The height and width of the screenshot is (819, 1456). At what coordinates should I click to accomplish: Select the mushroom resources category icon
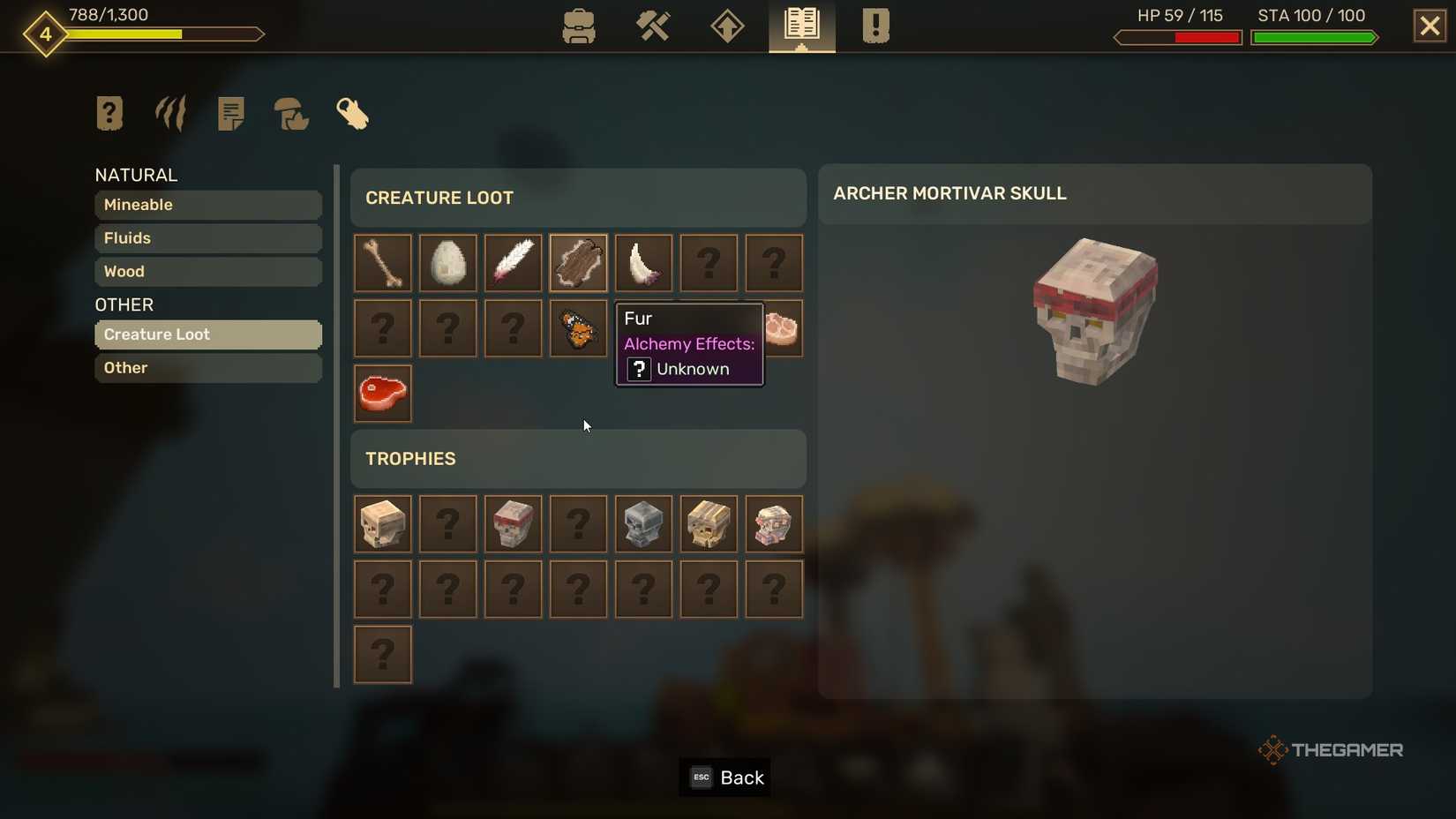[x=291, y=113]
